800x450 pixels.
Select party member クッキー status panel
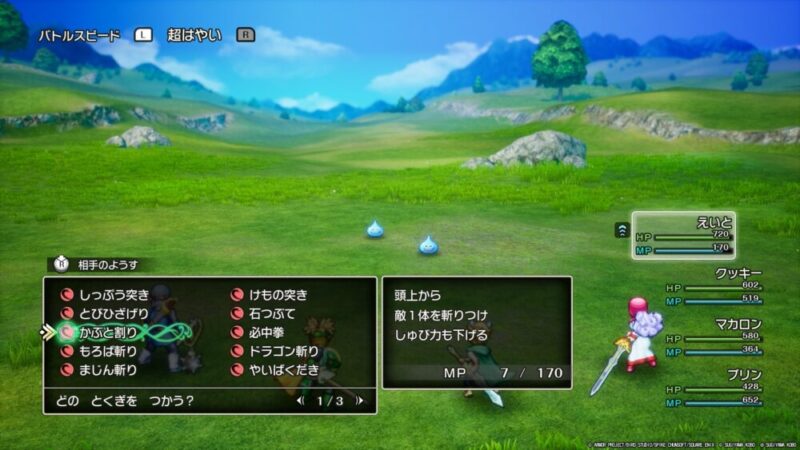(712, 285)
